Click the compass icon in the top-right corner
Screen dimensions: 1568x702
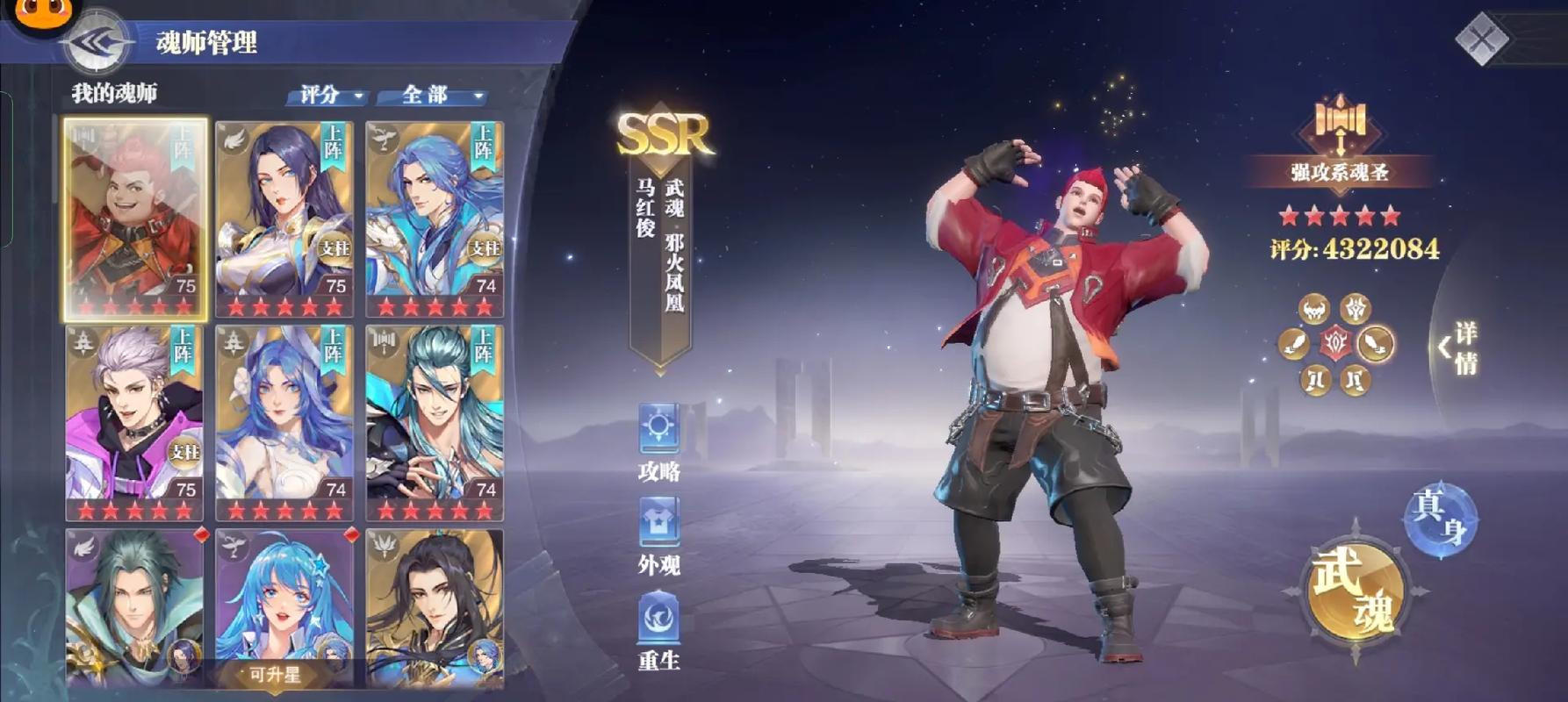(x=1484, y=39)
